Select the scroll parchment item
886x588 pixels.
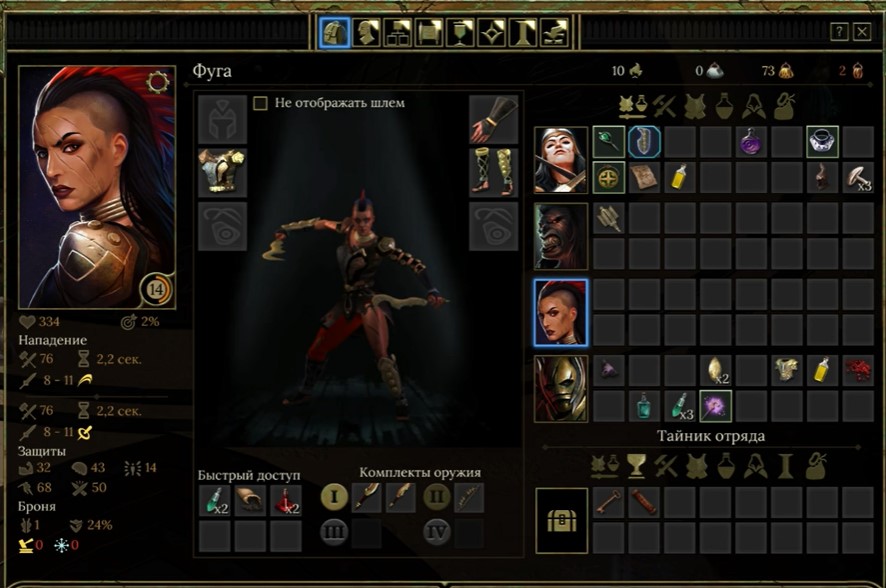[644, 177]
